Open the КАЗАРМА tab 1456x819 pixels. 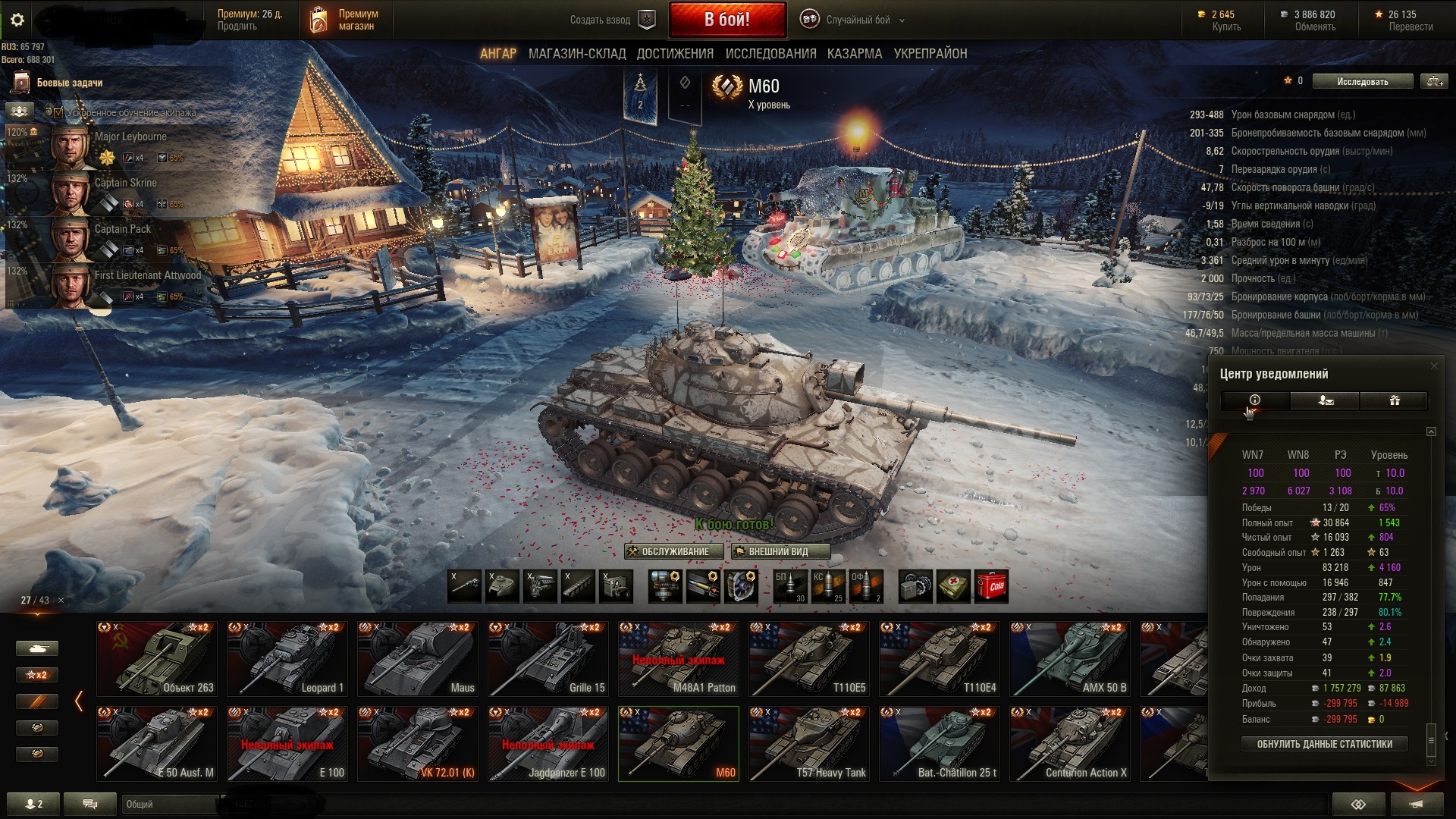pyautogui.click(x=855, y=54)
